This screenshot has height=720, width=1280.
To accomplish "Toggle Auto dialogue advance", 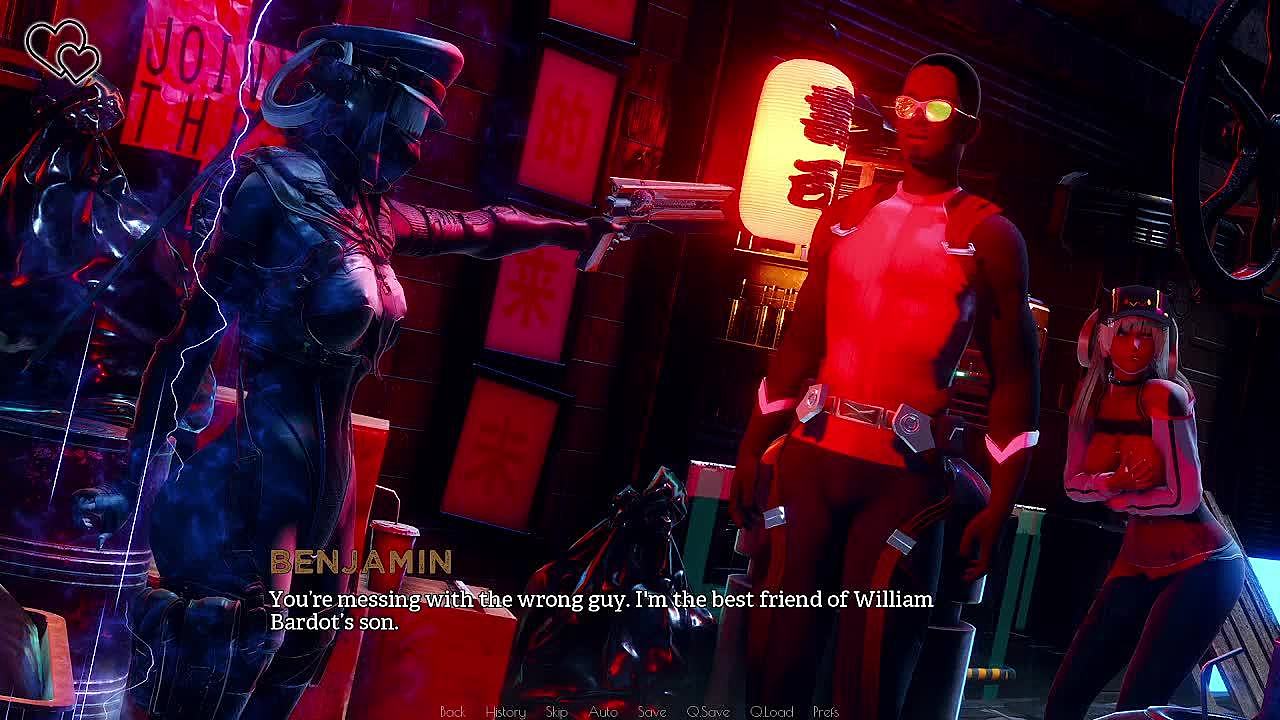I will [x=603, y=712].
